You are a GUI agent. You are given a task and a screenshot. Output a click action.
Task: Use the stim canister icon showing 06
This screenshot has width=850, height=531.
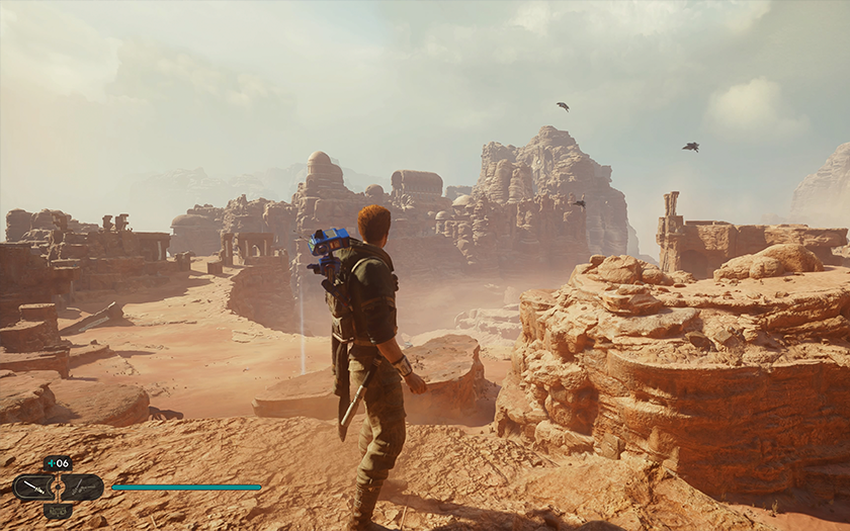[58, 463]
